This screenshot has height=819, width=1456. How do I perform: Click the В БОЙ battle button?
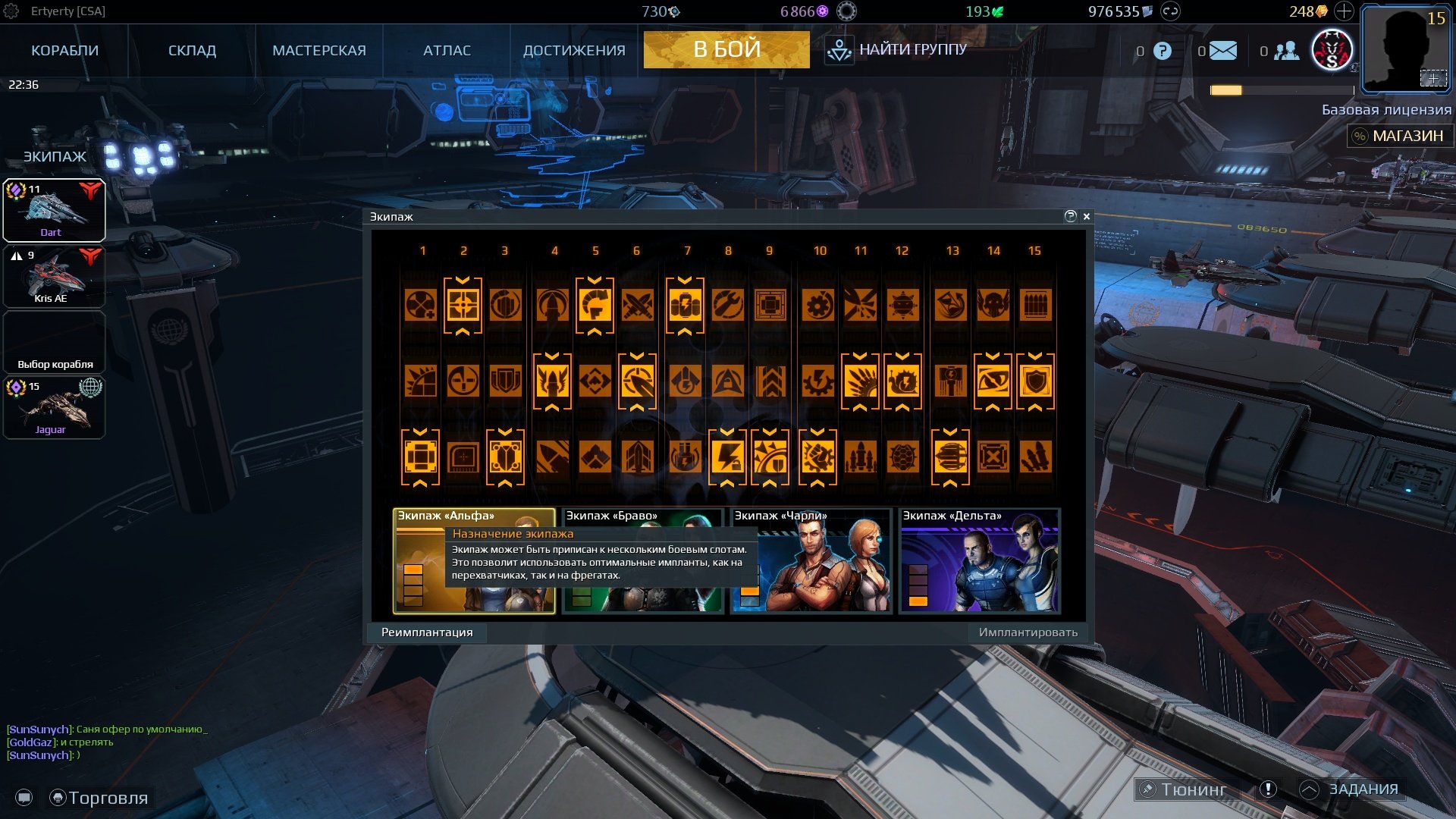click(x=726, y=49)
